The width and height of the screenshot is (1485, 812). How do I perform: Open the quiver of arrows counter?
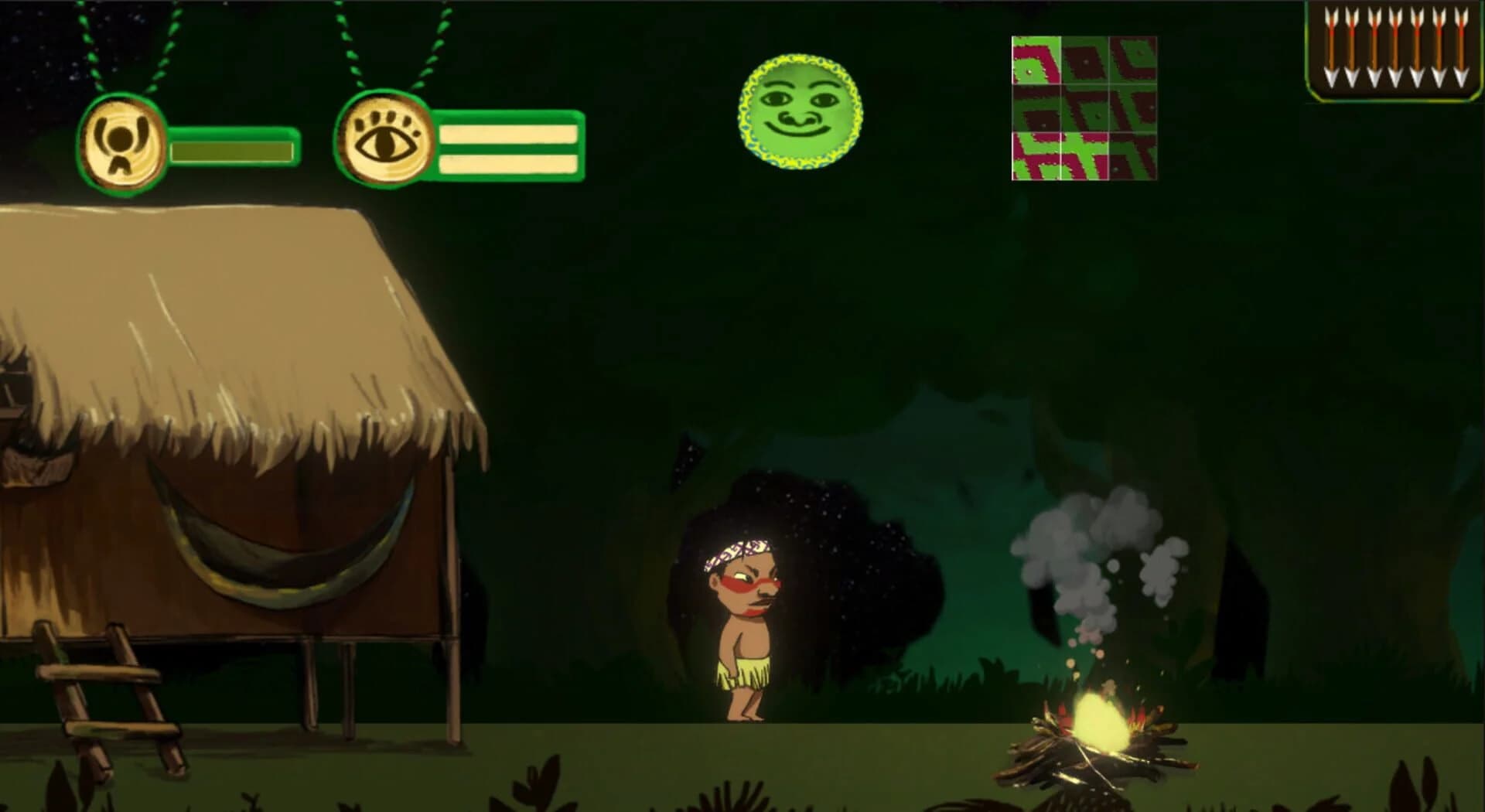tap(1392, 50)
